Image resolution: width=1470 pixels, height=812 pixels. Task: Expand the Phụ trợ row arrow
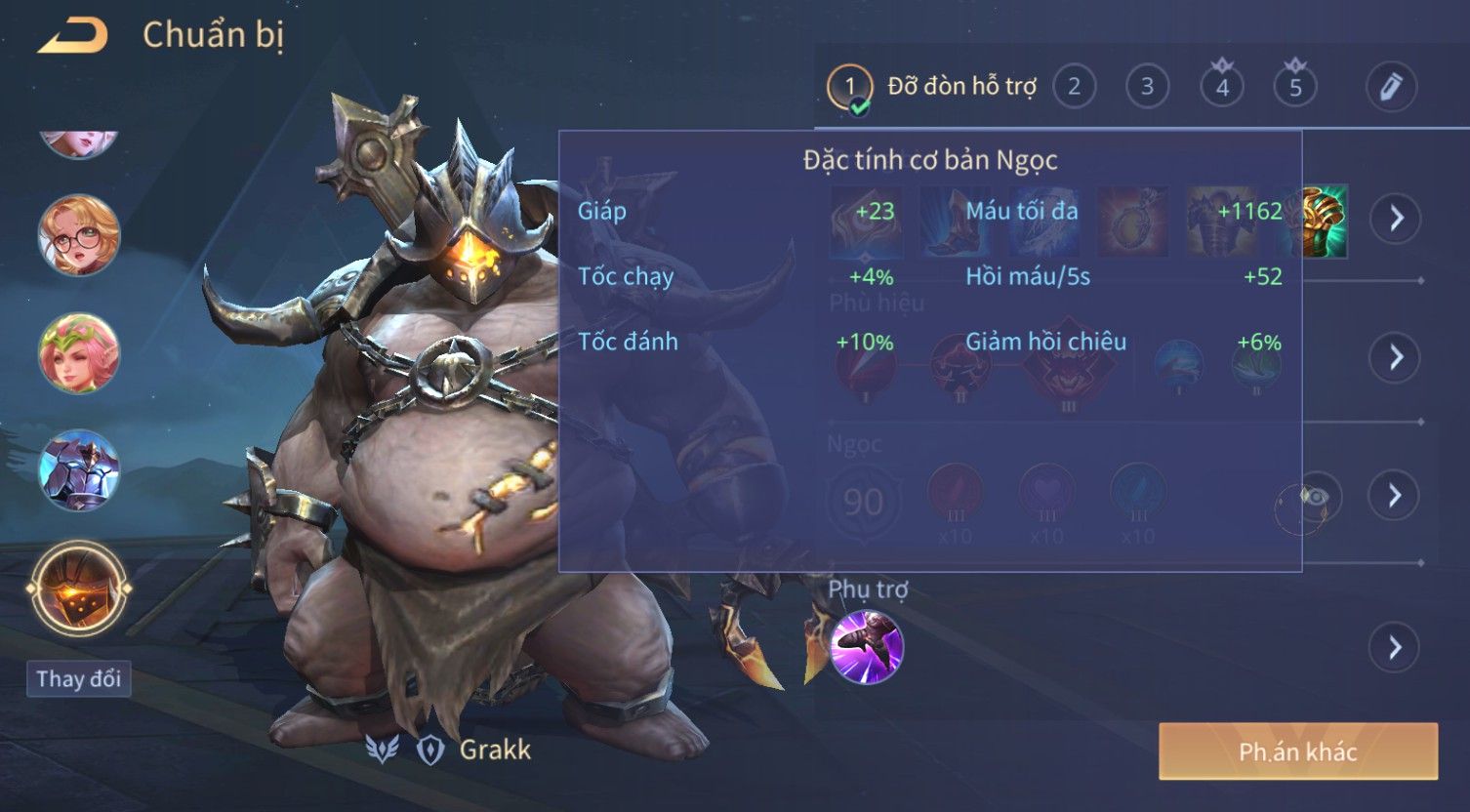1395,647
